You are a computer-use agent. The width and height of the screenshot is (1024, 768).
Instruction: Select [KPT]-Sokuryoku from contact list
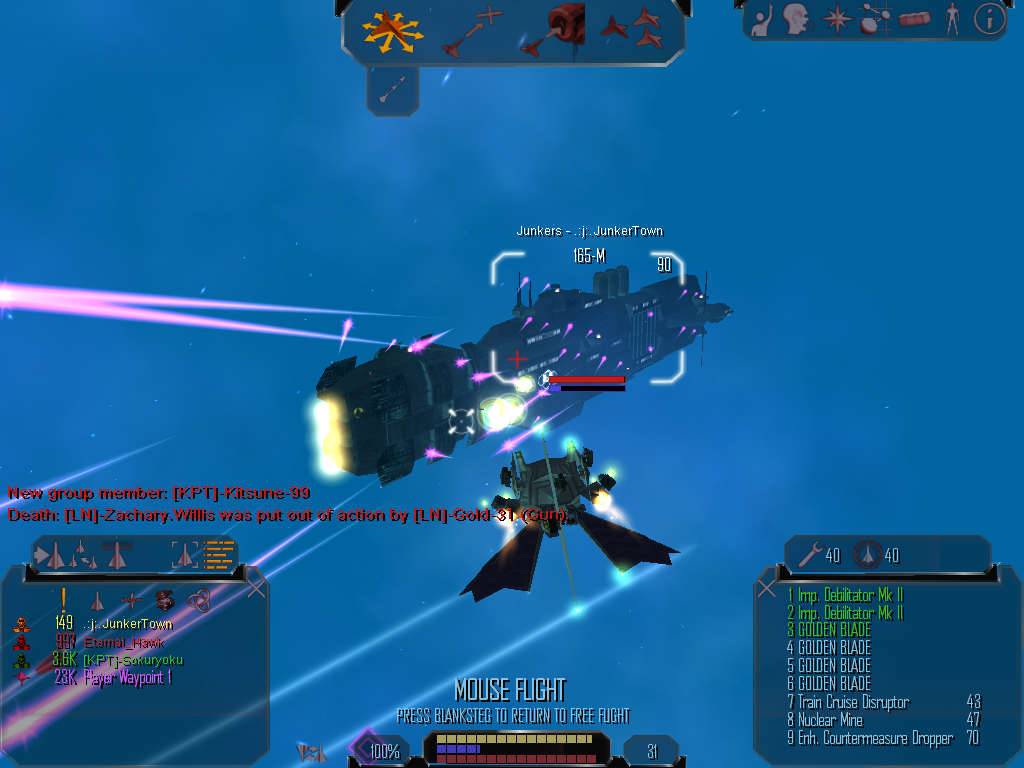click(x=133, y=660)
